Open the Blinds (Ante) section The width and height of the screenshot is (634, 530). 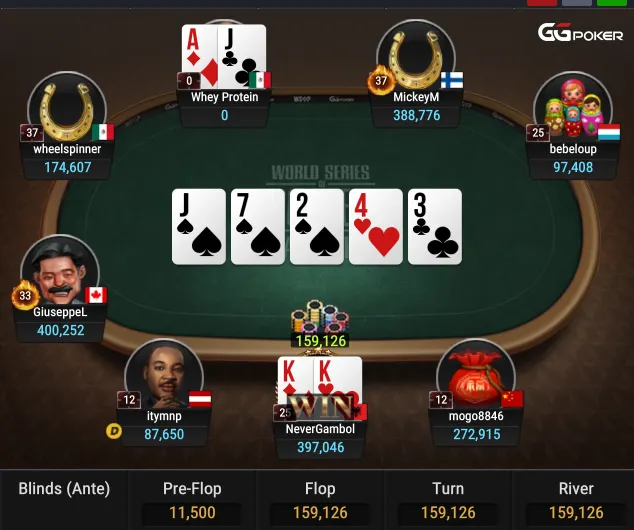pos(64,490)
